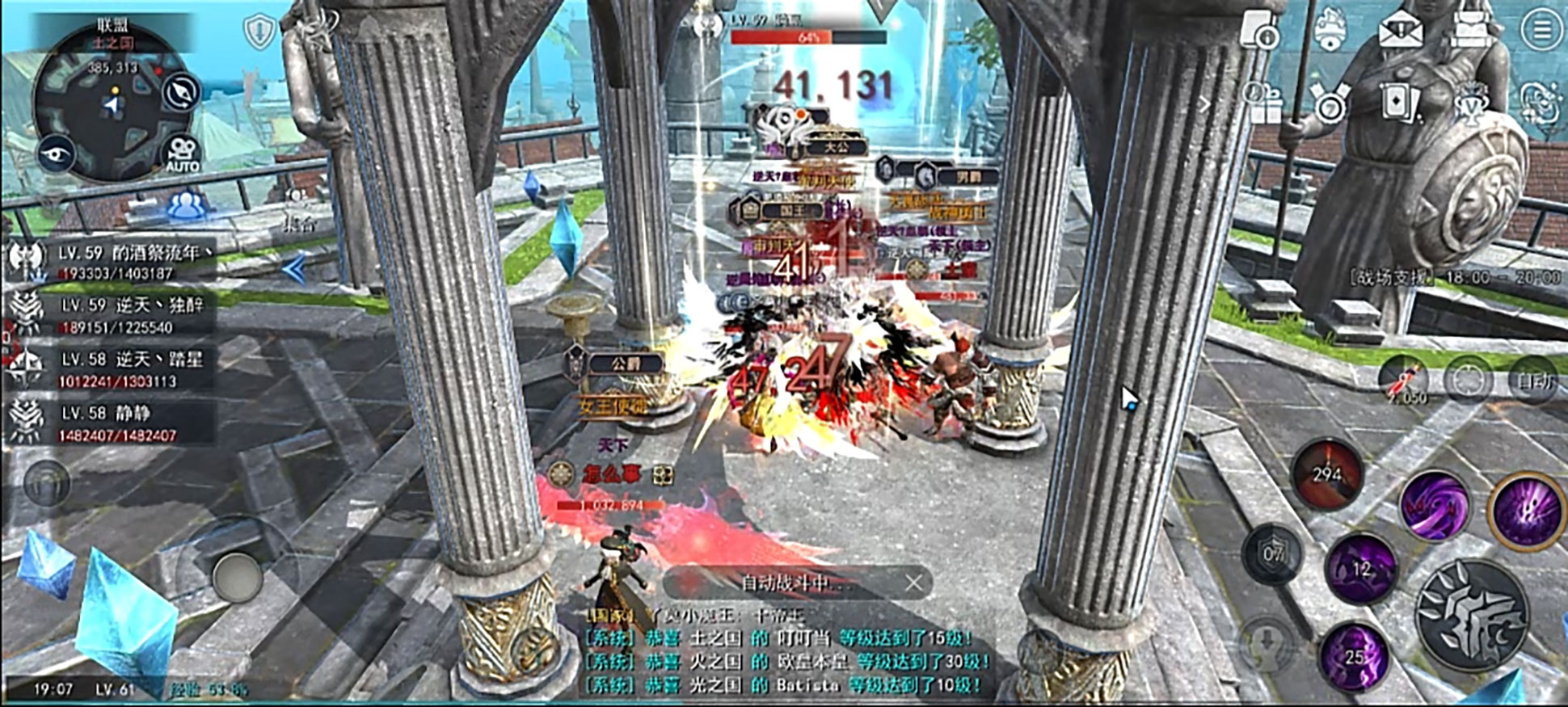The image size is (1568, 707).
Task: Activate the large main attack button
Action: coord(1472,616)
